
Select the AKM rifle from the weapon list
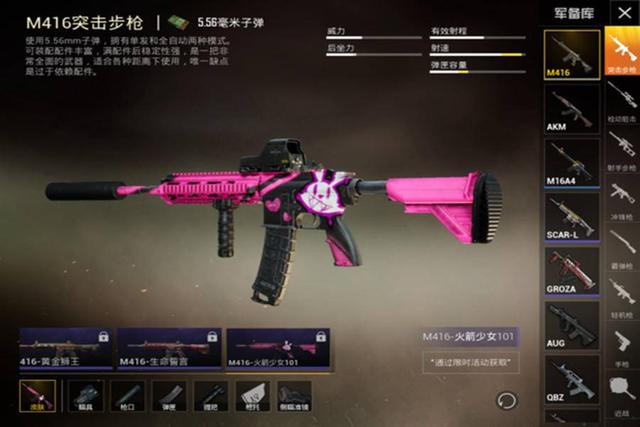click(x=571, y=109)
